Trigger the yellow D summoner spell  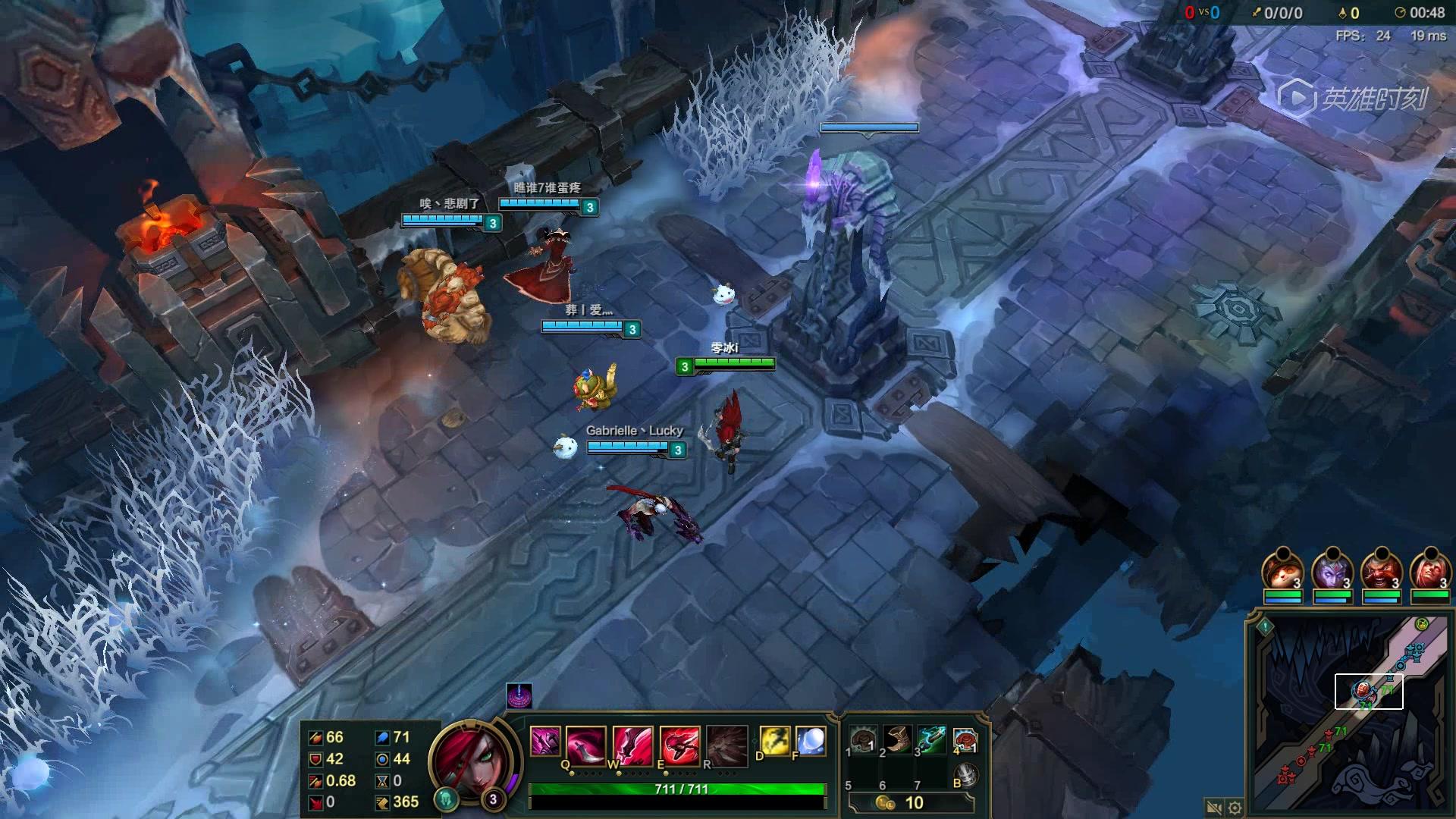tap(775, 741)
